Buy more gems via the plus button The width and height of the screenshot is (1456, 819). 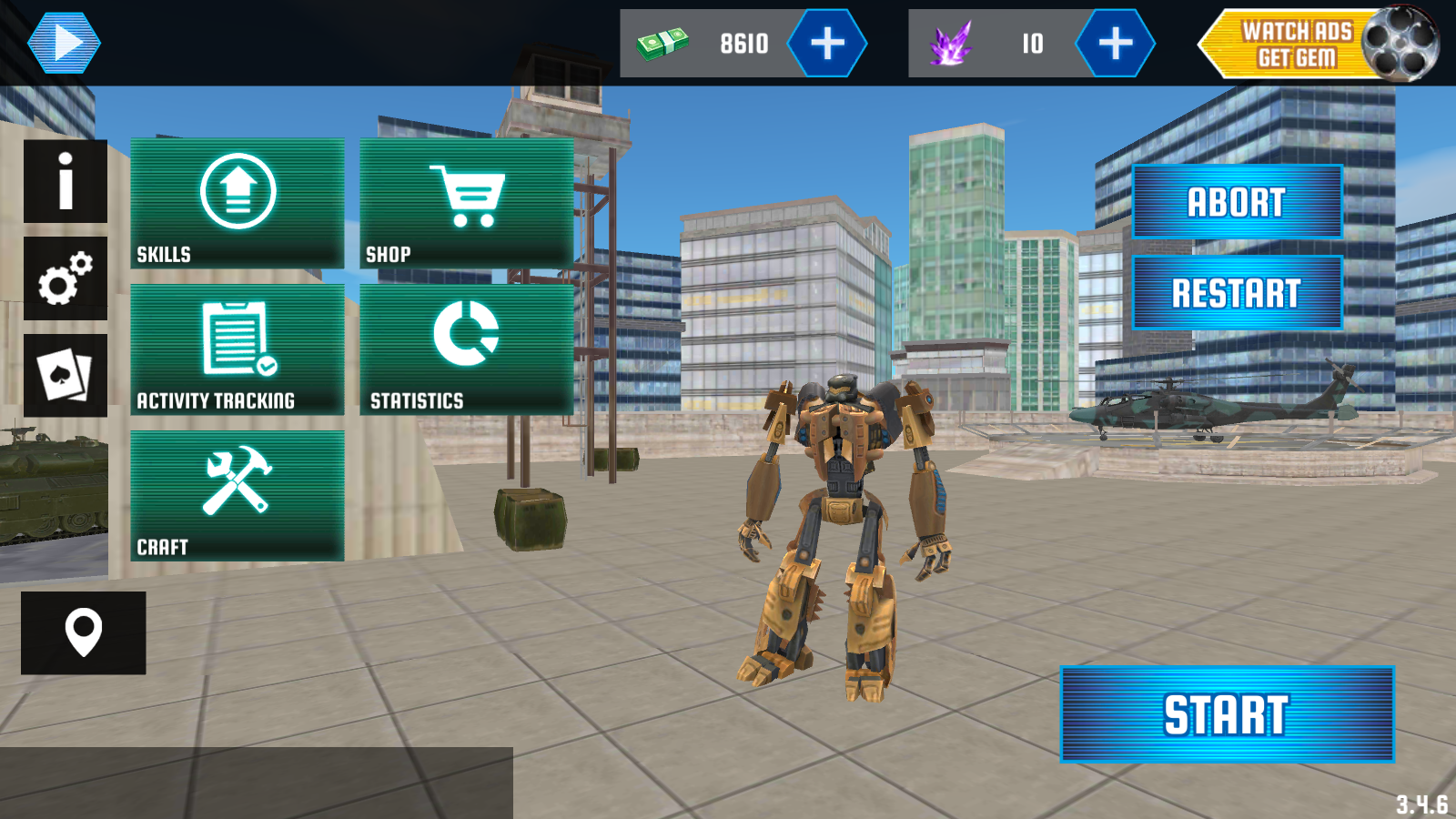pyautogui.click(x=1115, y=43)
